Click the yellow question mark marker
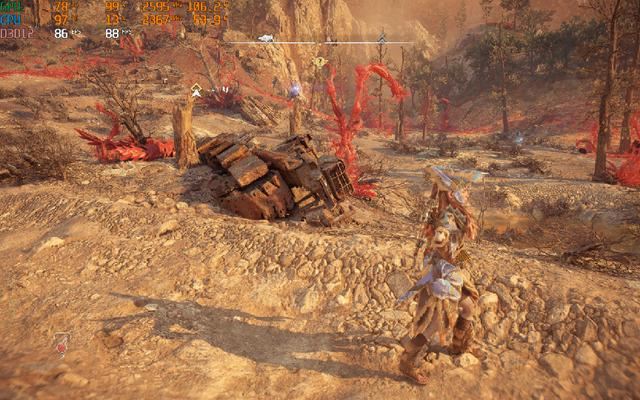640x400 pixels. tap(319, 62)
